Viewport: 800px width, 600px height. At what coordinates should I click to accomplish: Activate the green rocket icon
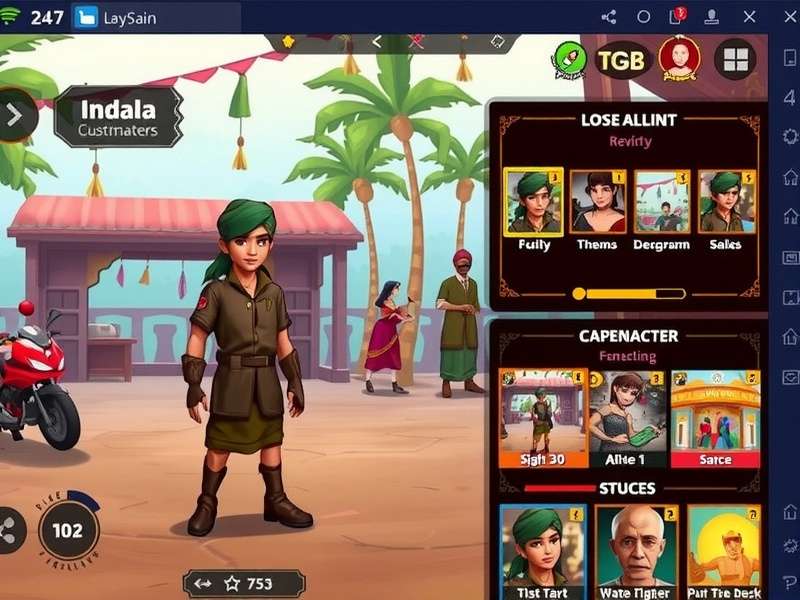570,60
